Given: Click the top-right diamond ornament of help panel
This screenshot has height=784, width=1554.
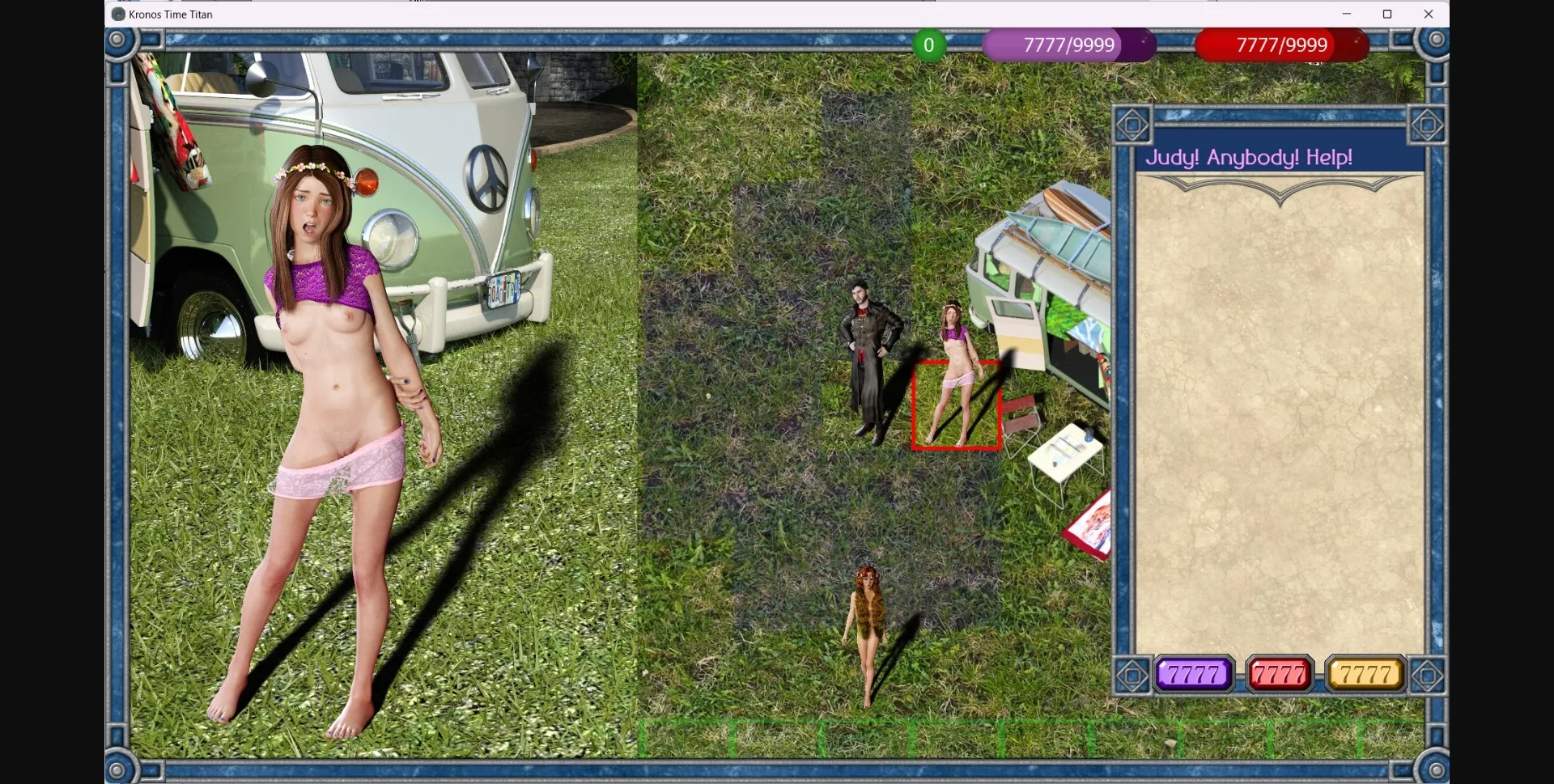Looking at the screenshot, I should [1427, 124].
